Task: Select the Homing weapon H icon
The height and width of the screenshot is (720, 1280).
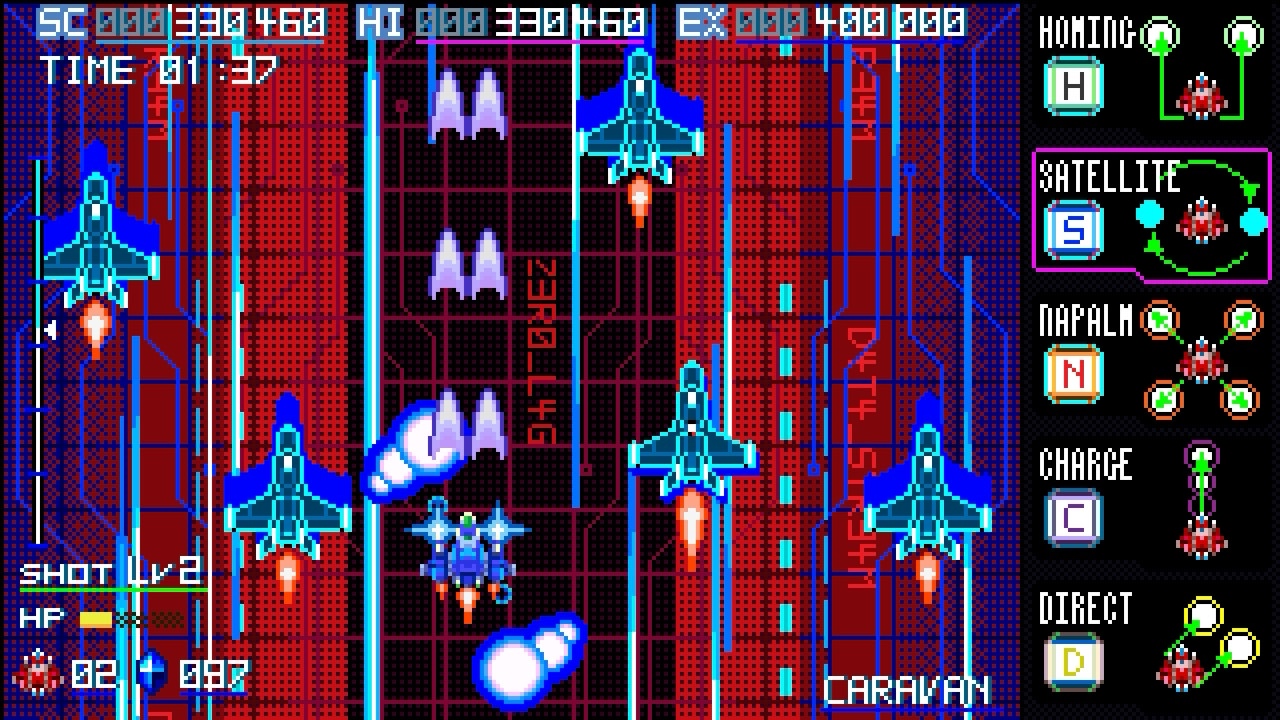Action: pyautogui.click(x=1073, y=86)
